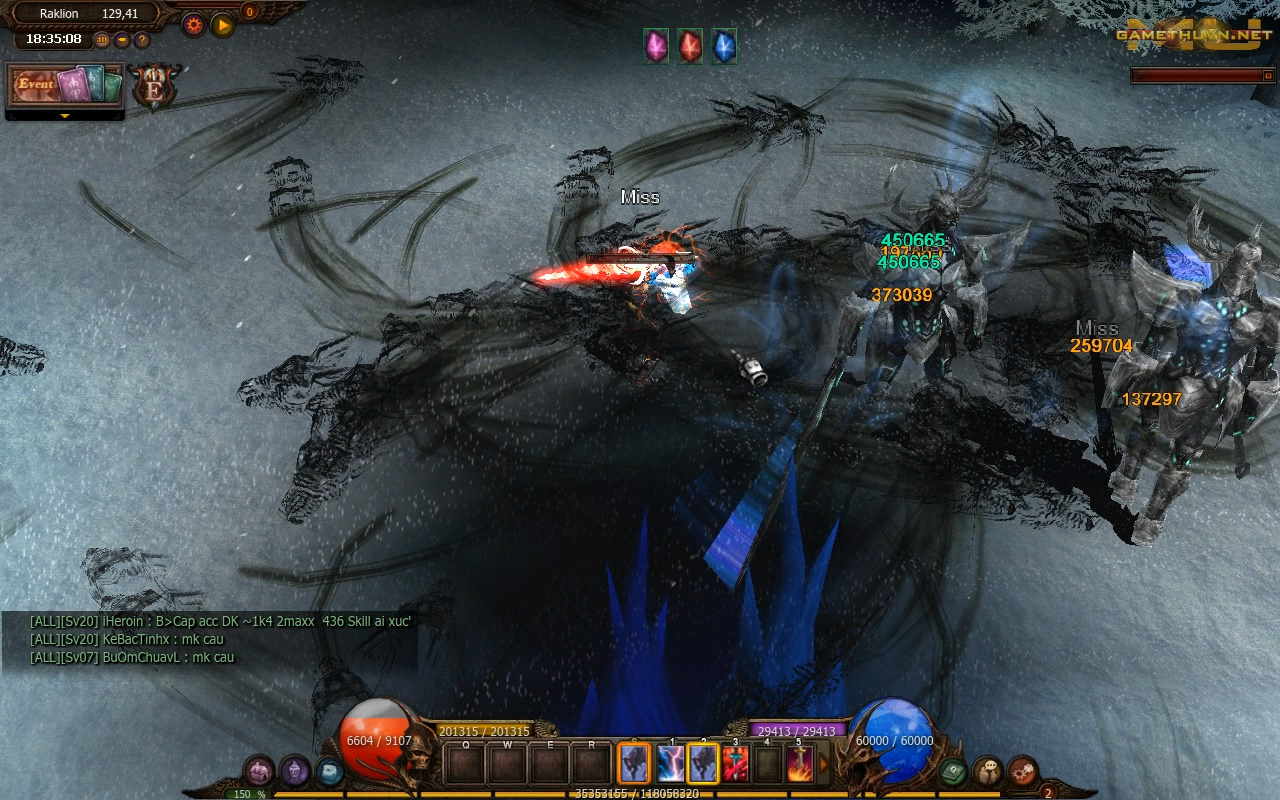Image resolution: width=1280 pixels, height=800 pixels.
Task: Select the blue crystal buff icon
Action: 724,46
